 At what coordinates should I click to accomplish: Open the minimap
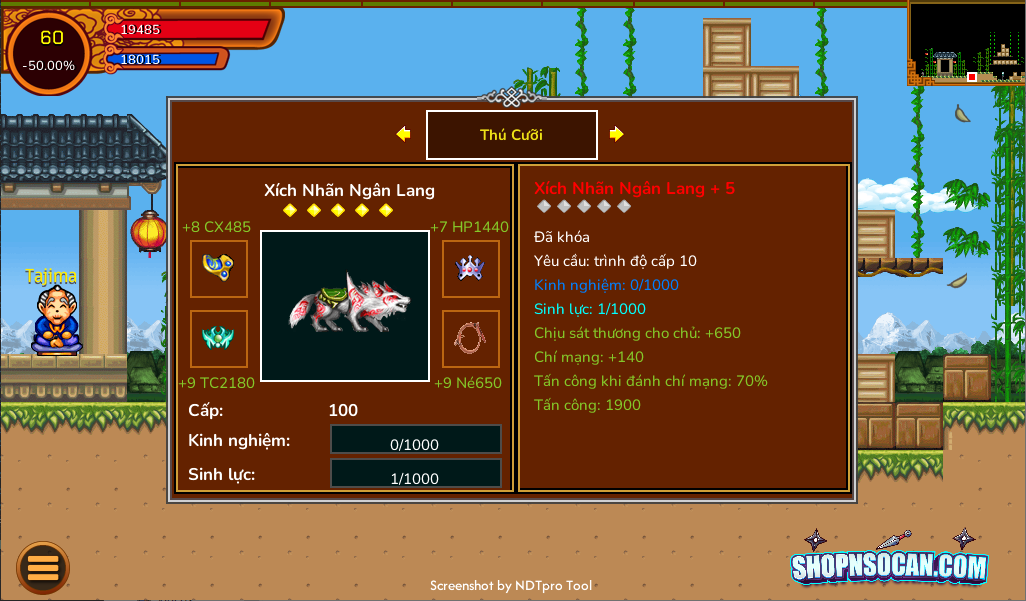(x=965, y=42)
